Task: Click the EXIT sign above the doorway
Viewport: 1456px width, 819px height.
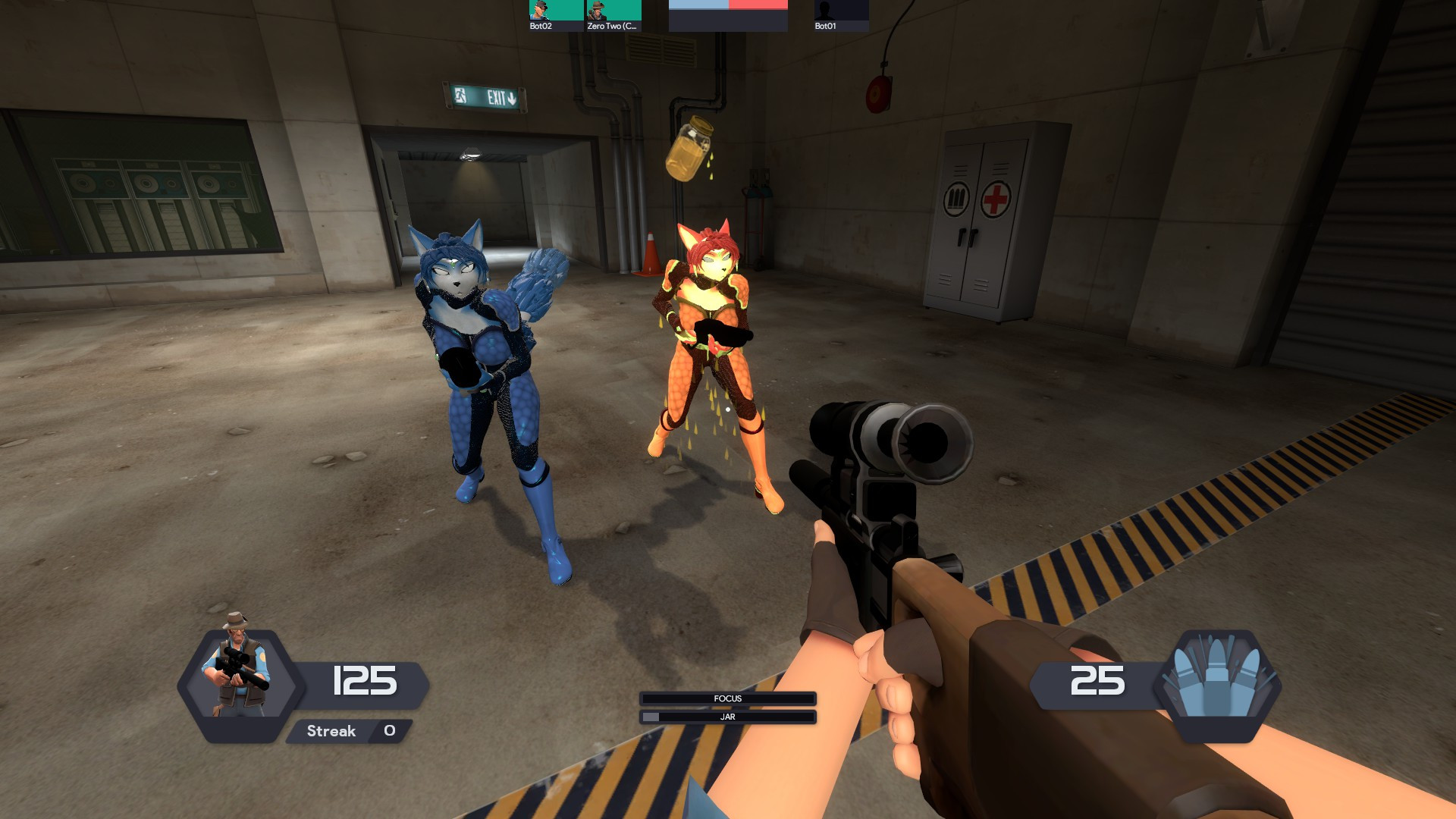Action: coord(484,96)
